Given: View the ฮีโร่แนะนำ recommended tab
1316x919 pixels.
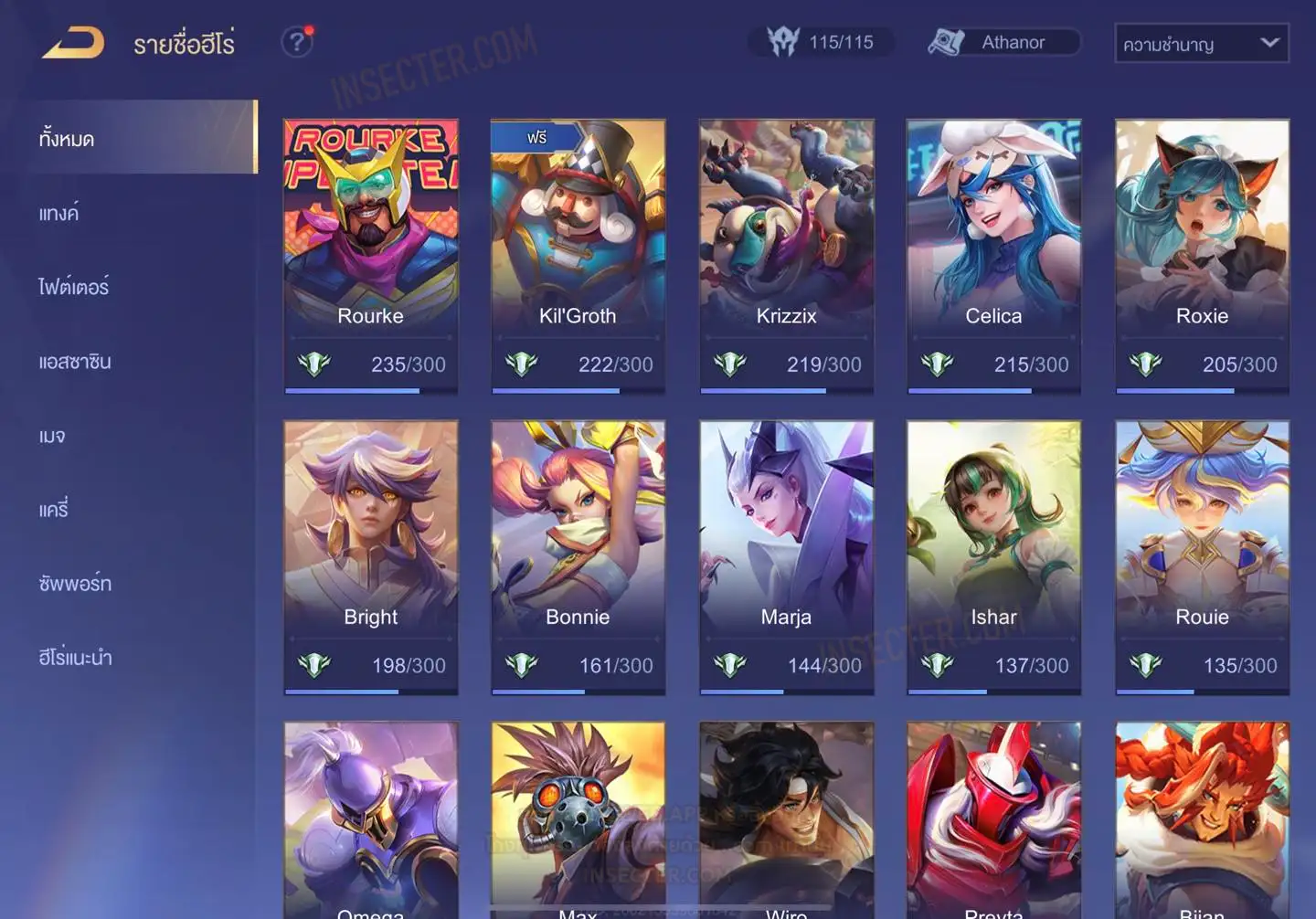Looking at the screenshot, I should [x=75, y=657].
